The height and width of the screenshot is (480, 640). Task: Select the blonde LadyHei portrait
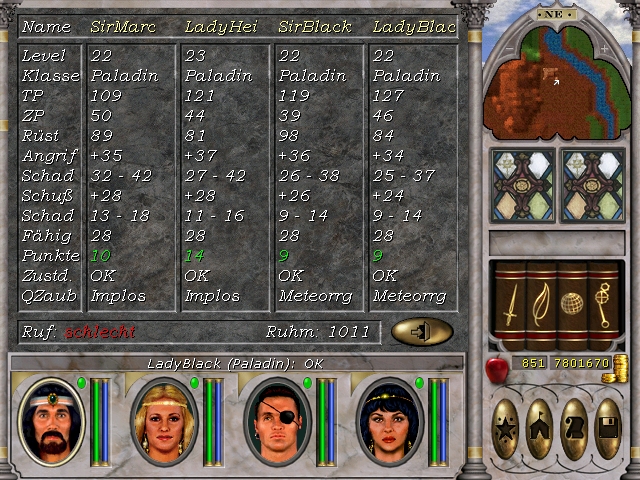[163, 421]
